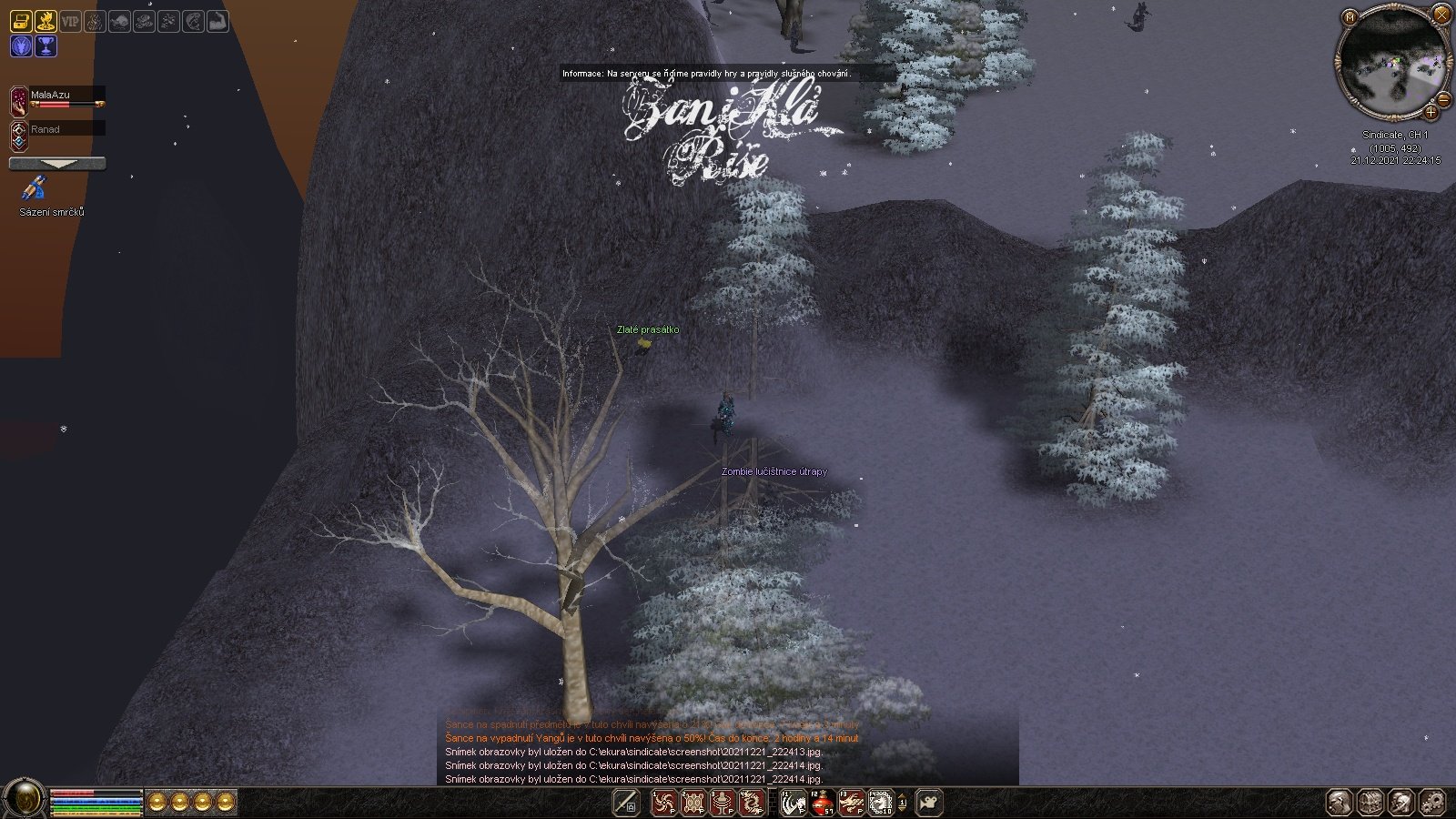Open the Sázení smrčků quest scroll
Screen dimensions: 1456x819
pos(35,189)
